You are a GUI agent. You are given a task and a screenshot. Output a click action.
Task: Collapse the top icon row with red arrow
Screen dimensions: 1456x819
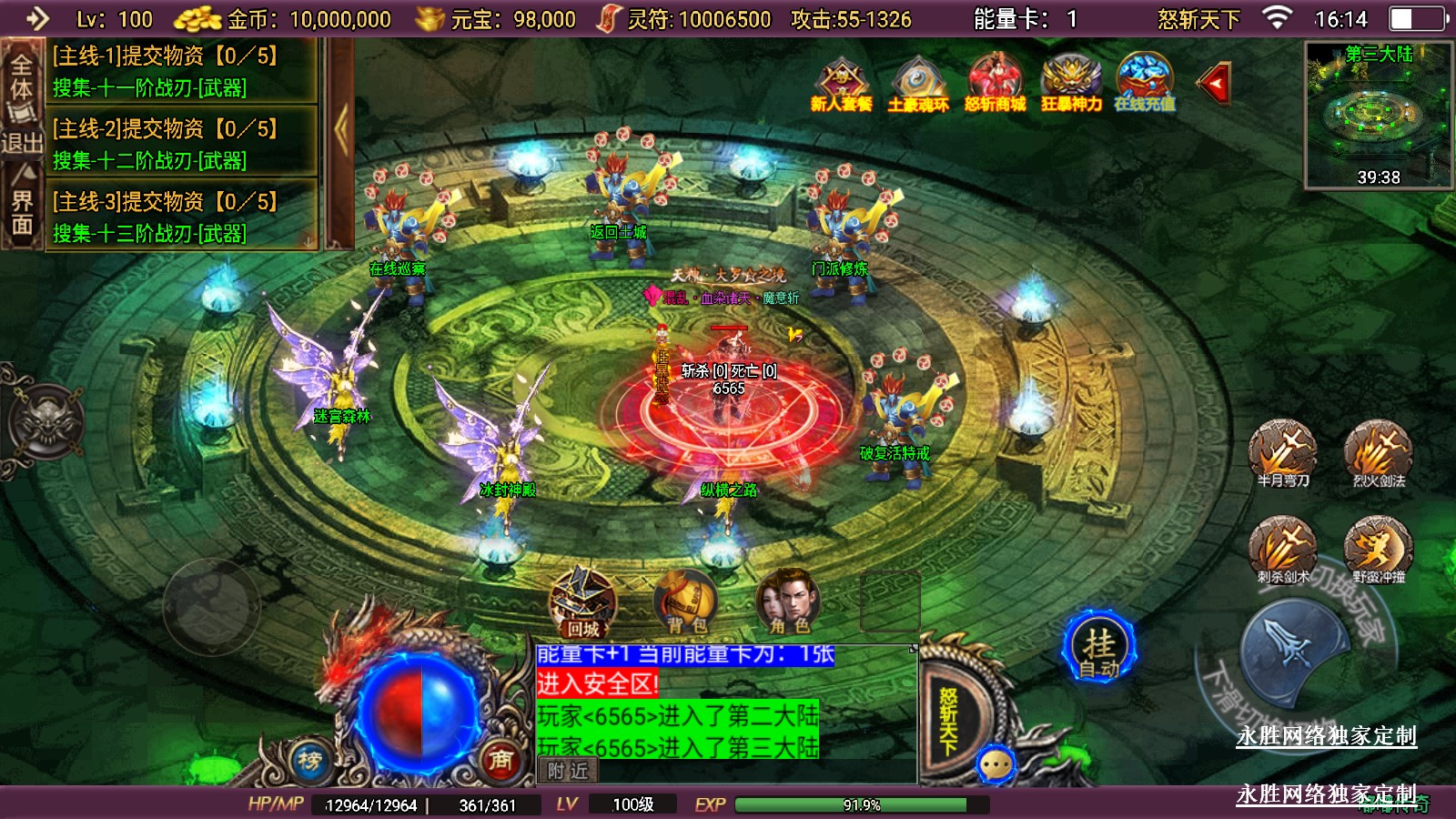click(1215, 85)
